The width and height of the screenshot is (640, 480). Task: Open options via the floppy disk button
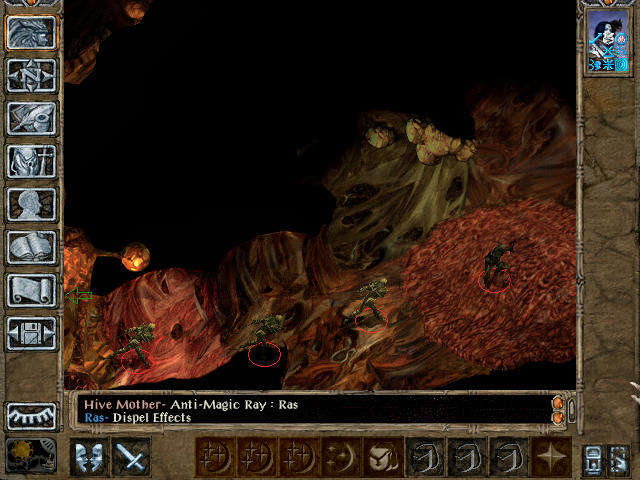(x=32, y=333)
